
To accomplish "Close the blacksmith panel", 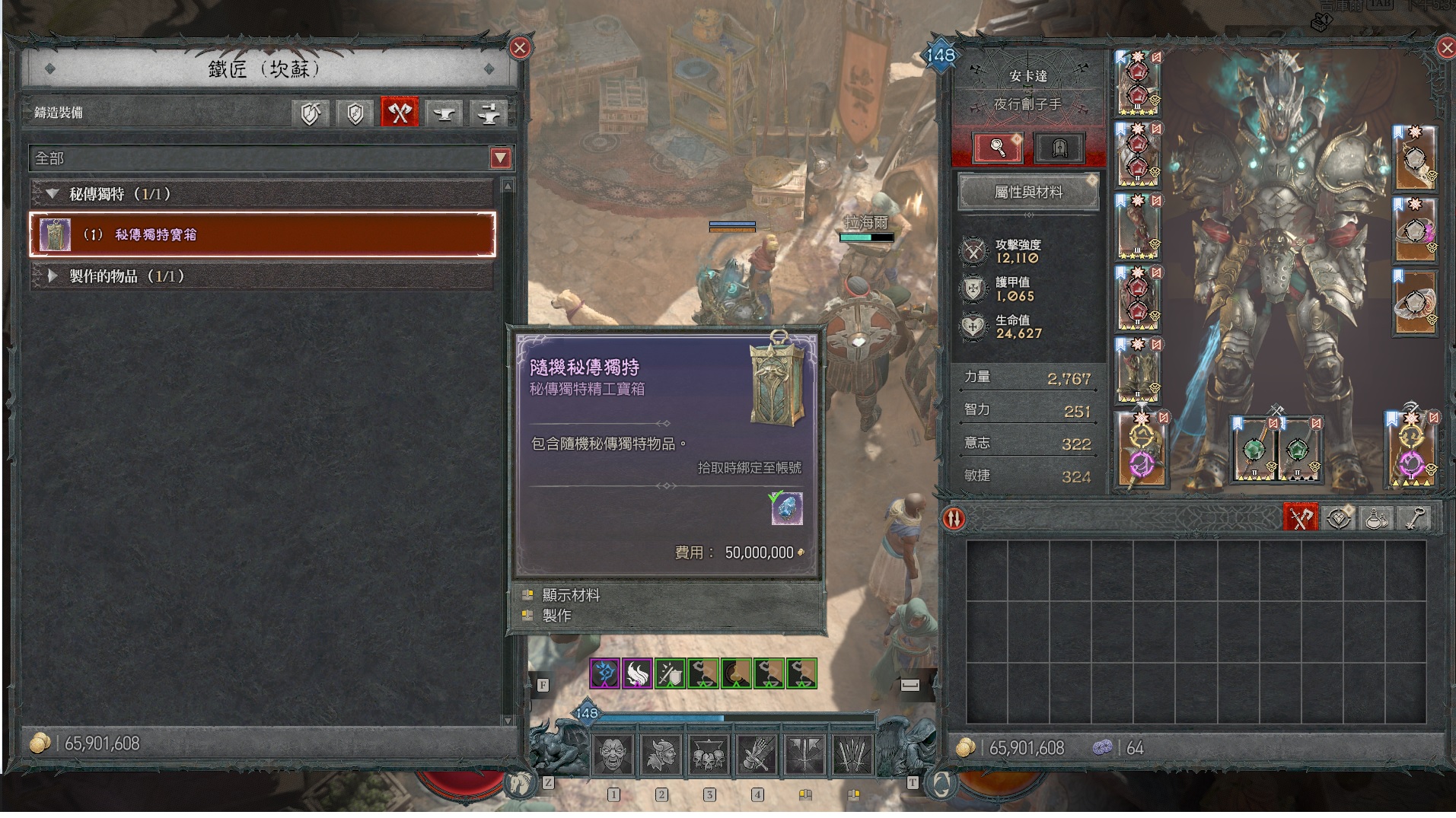I will tap(520, 49).
